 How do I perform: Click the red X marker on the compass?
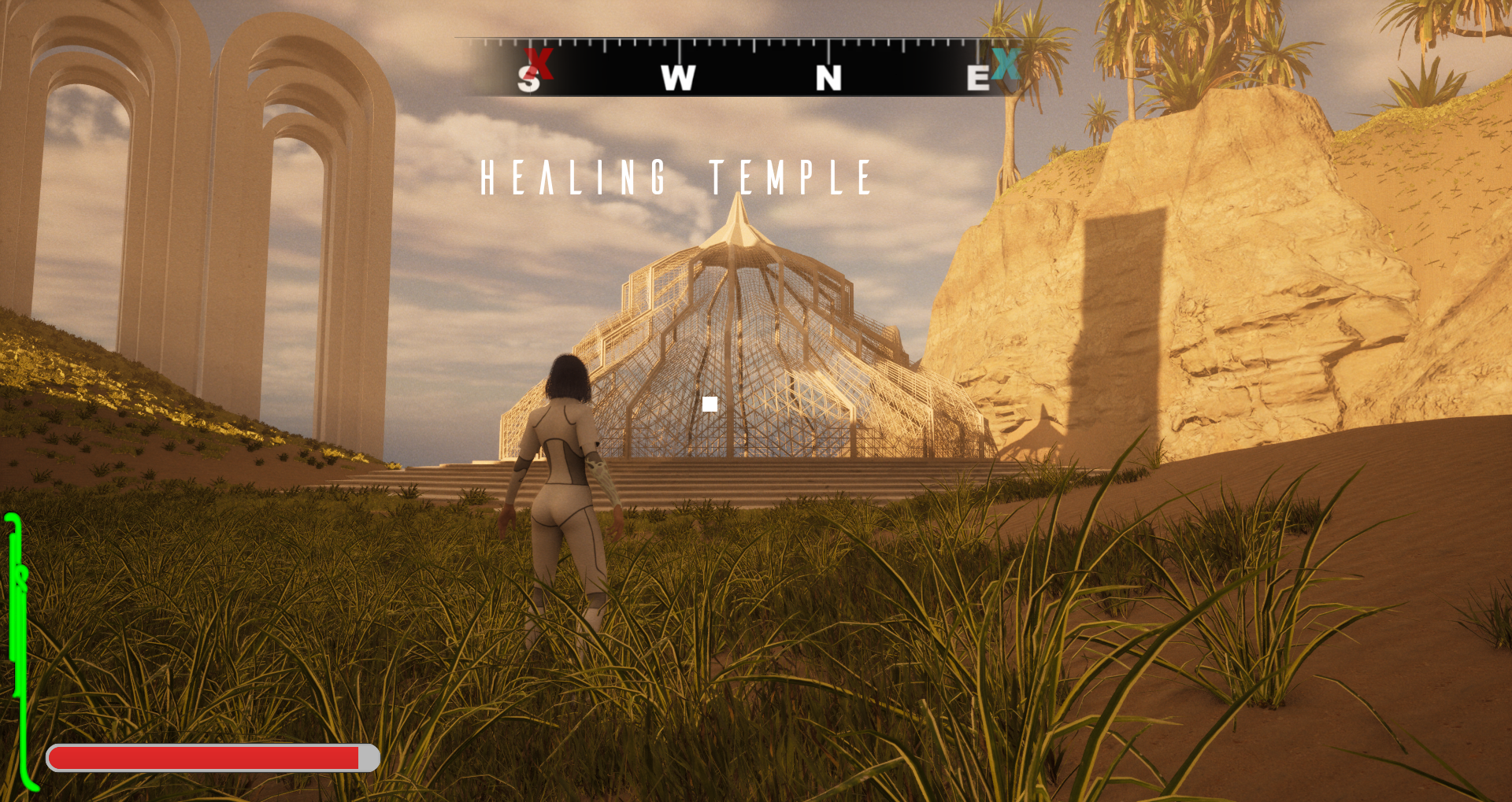[539, 63]
